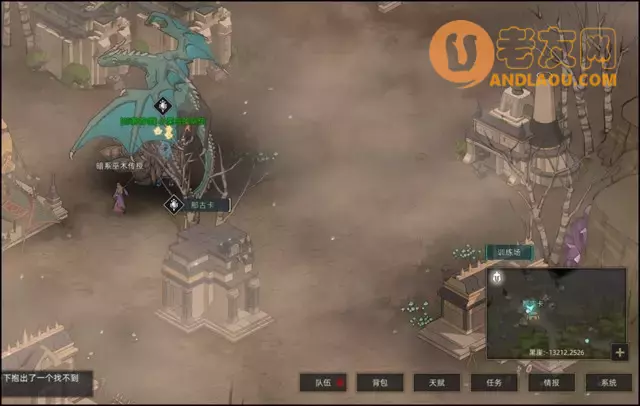This screenshot has height=406, width=640.
Task: View the 任务 quest log
Action: 494,382
